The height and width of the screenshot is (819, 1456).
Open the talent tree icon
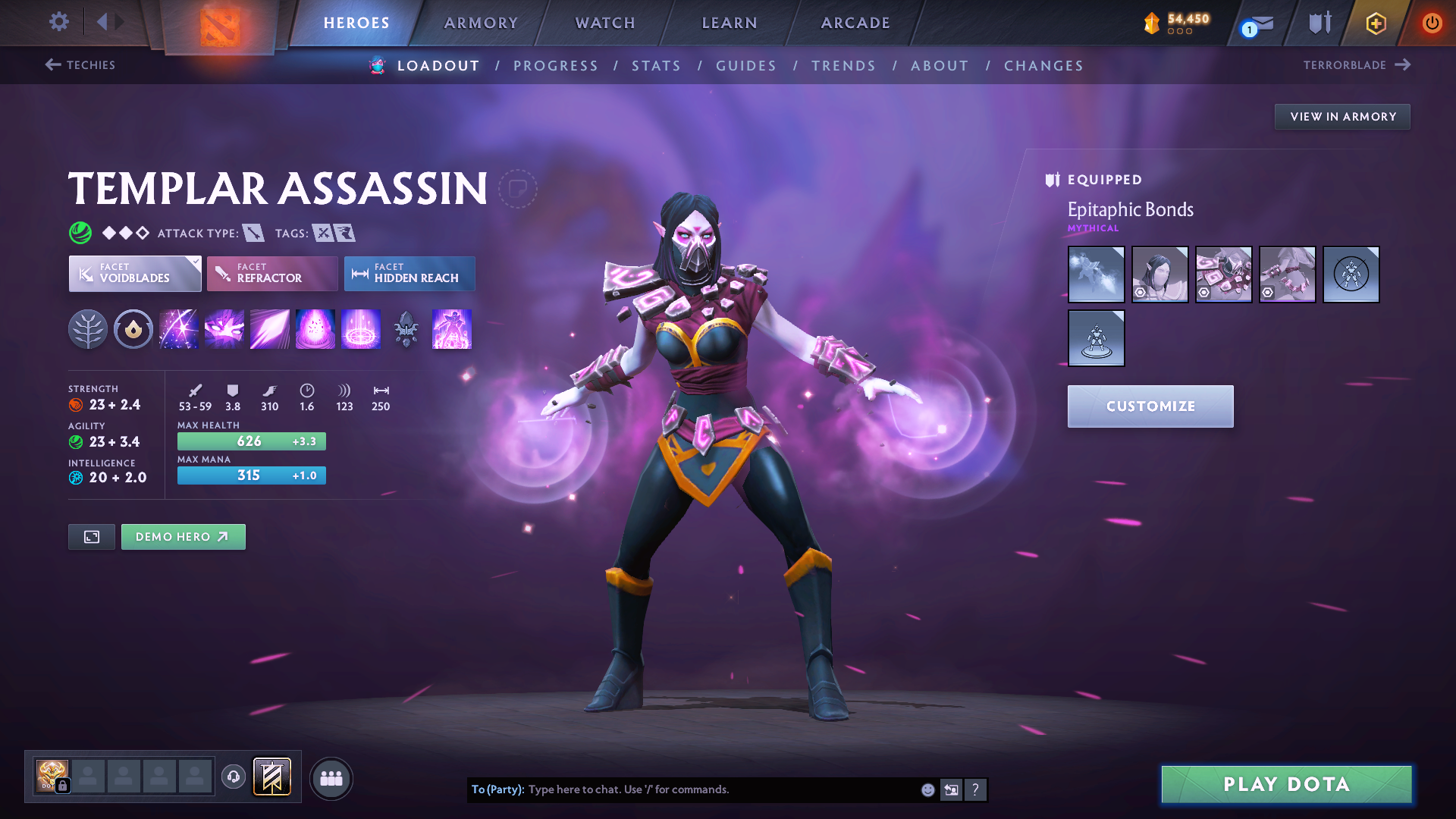88,330
